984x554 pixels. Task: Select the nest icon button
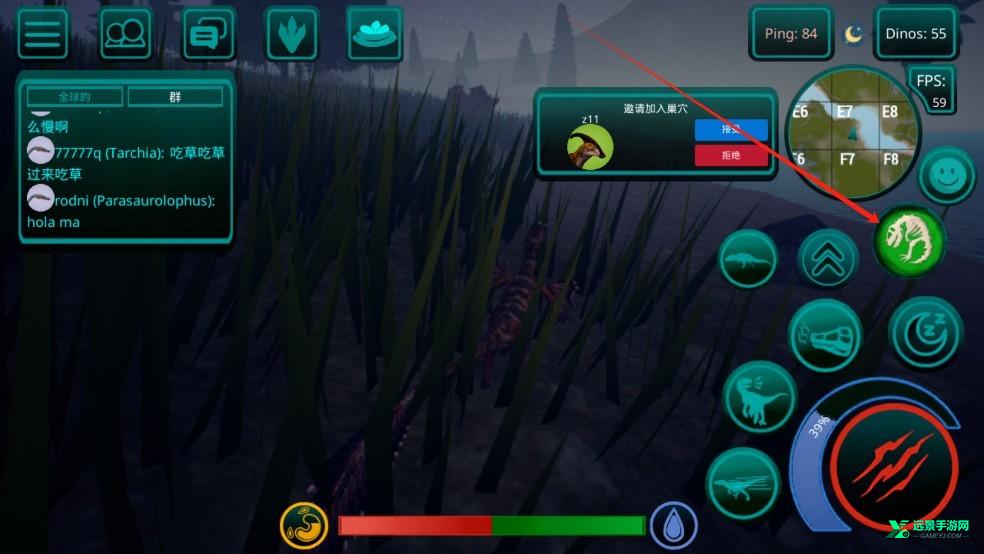click(x=374, y=34)
